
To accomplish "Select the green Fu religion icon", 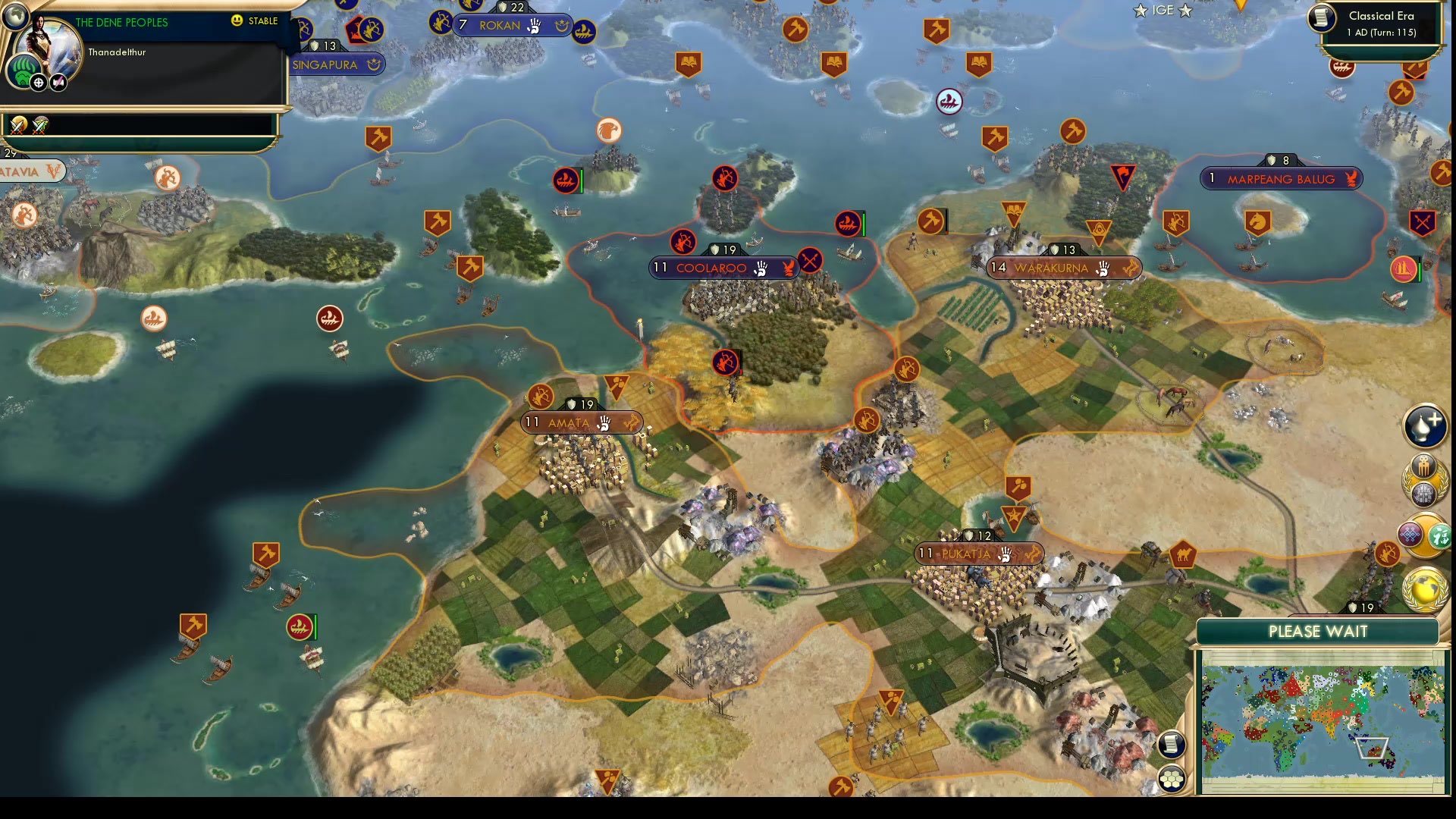I will pos(1439,535).
